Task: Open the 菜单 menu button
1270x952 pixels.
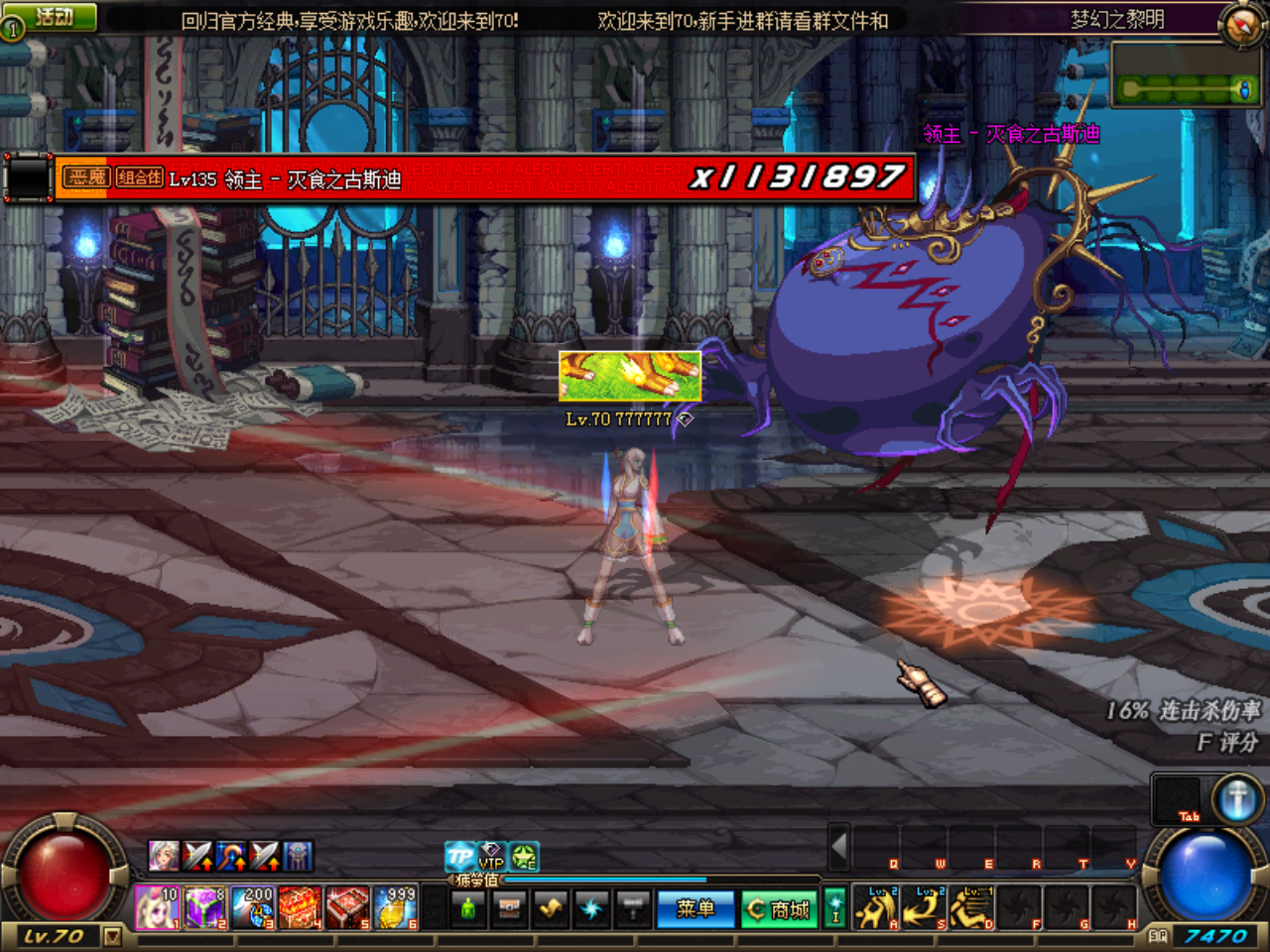Action: [696, 909]
